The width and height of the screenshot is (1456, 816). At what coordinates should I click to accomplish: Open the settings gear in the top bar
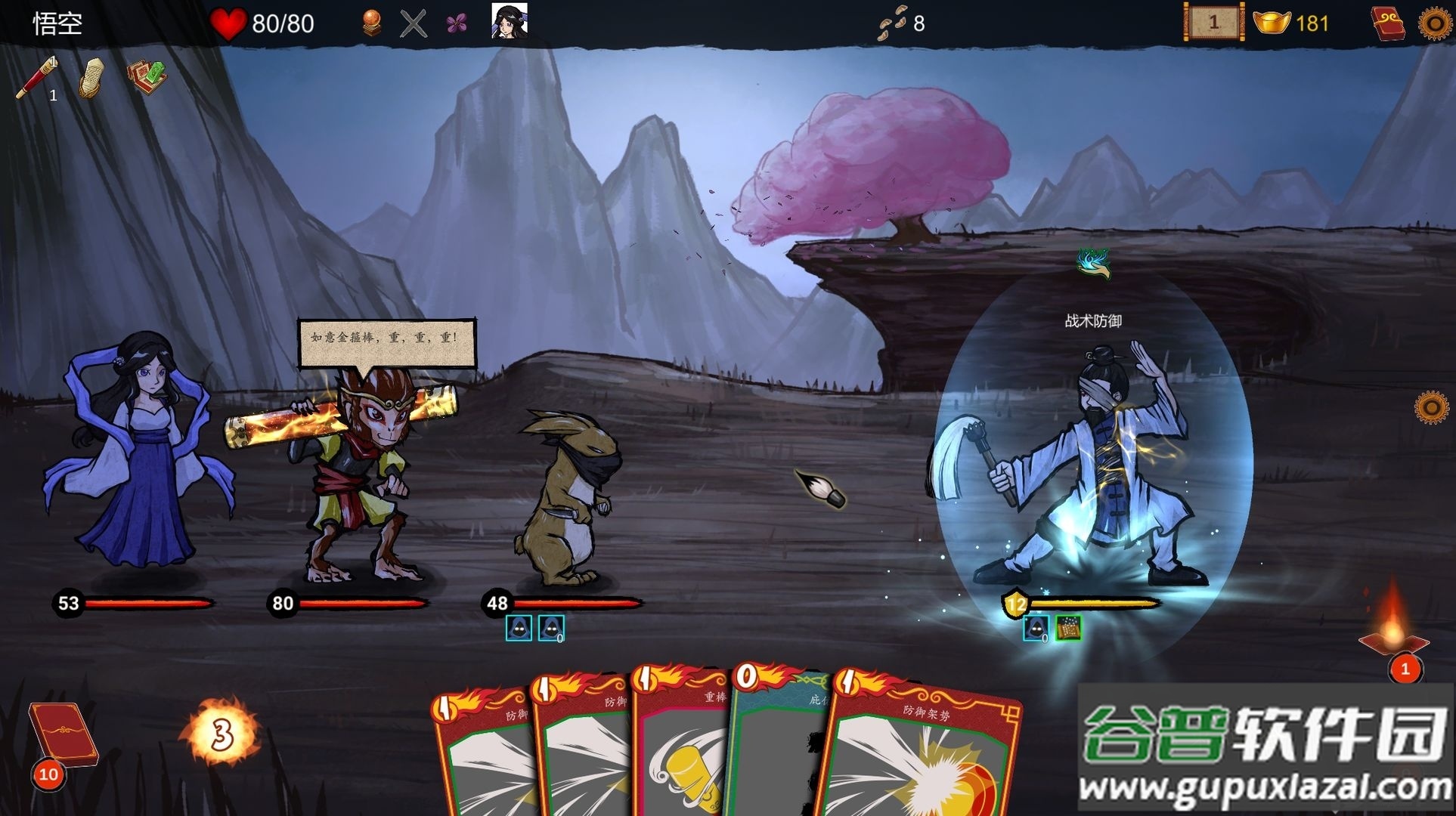pyautogui.click(x=1434, y=23)
